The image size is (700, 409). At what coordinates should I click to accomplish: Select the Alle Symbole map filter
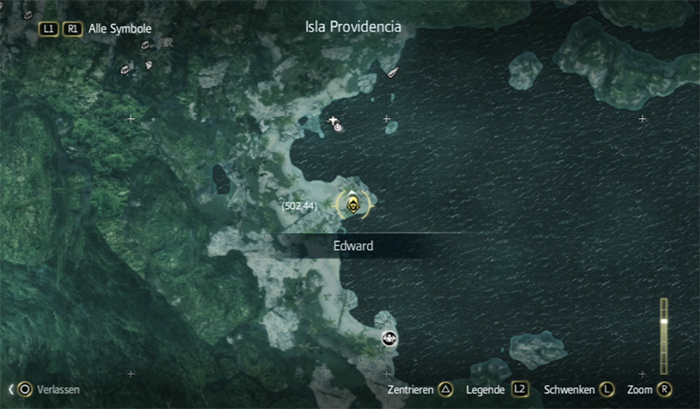tap(119, 29)
